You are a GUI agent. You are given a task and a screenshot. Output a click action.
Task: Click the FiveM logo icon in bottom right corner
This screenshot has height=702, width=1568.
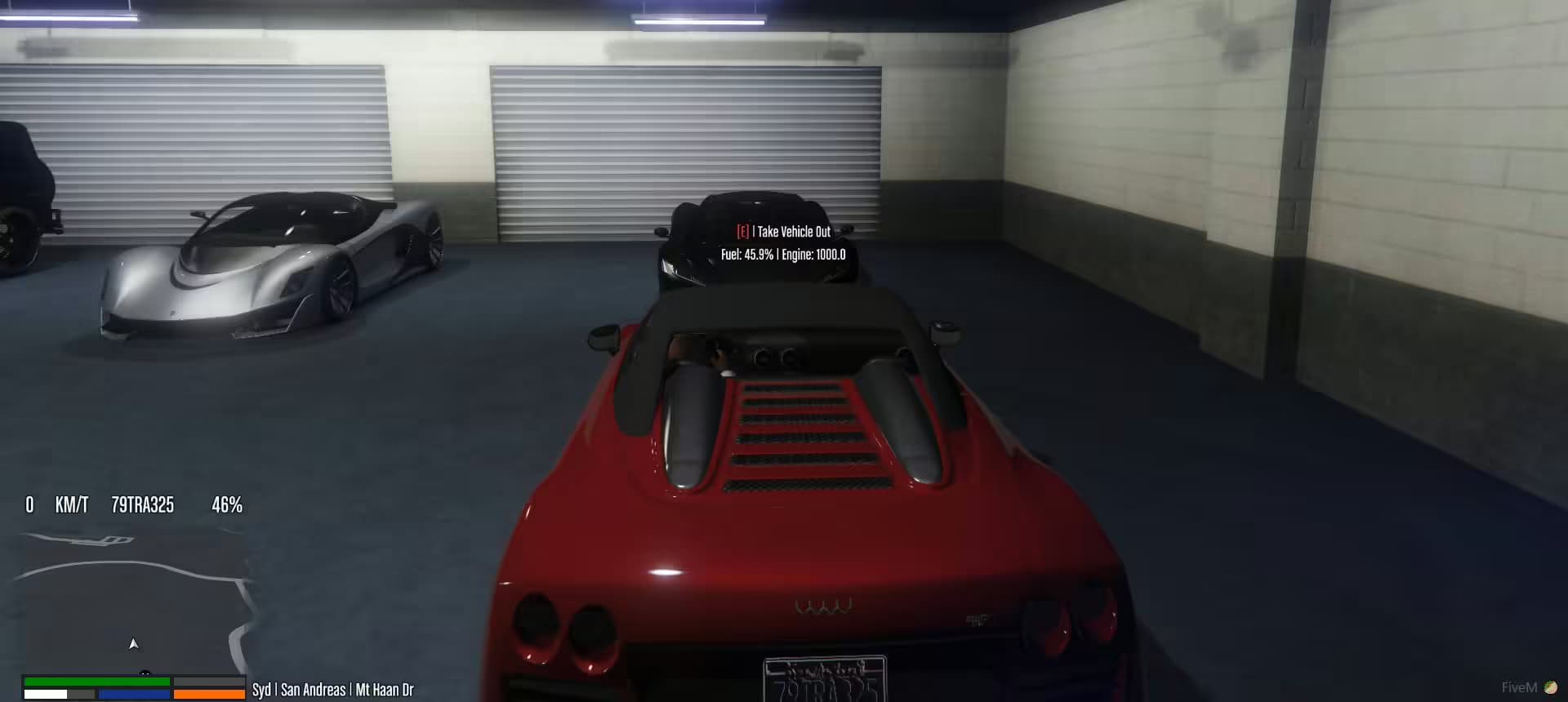(1549, 687)
